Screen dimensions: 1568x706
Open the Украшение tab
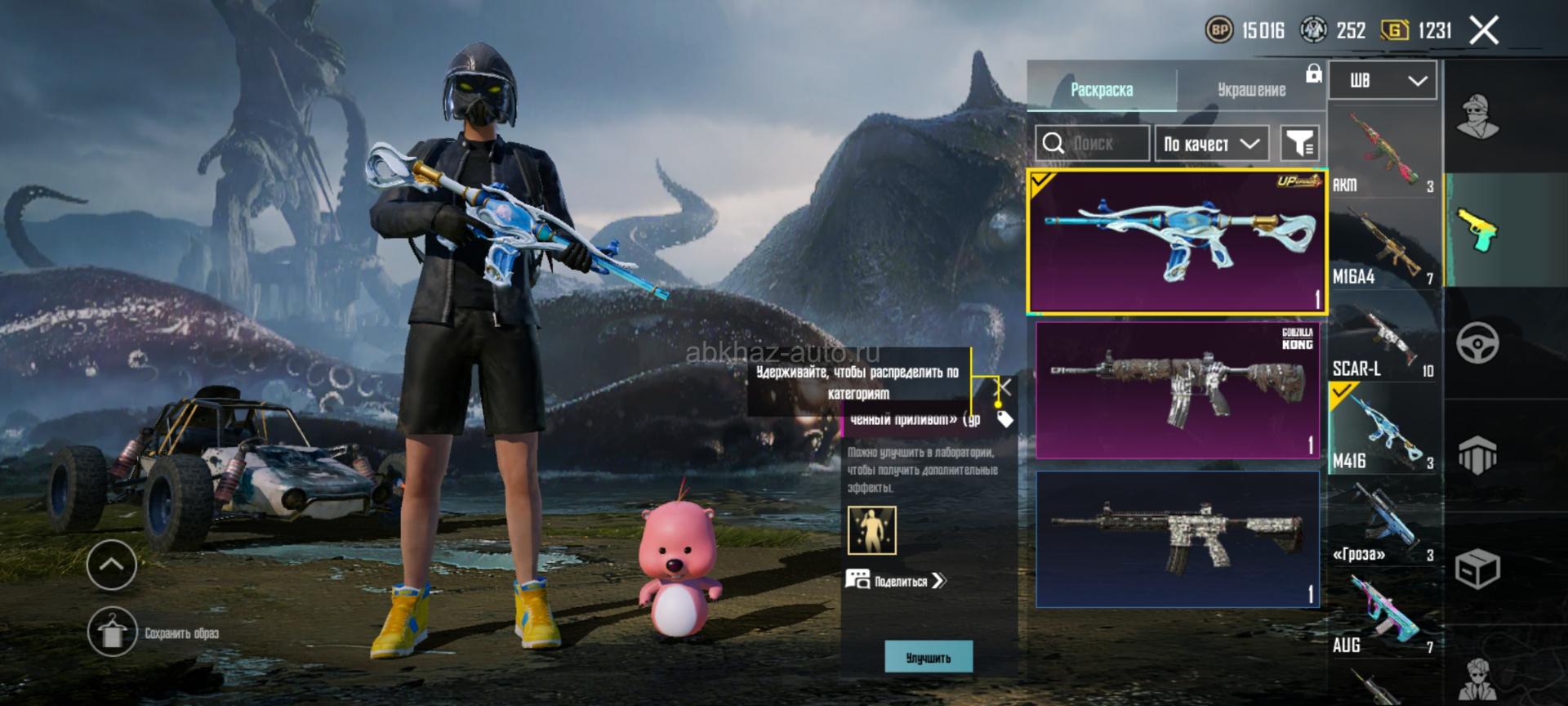(x=1250, y=89)
